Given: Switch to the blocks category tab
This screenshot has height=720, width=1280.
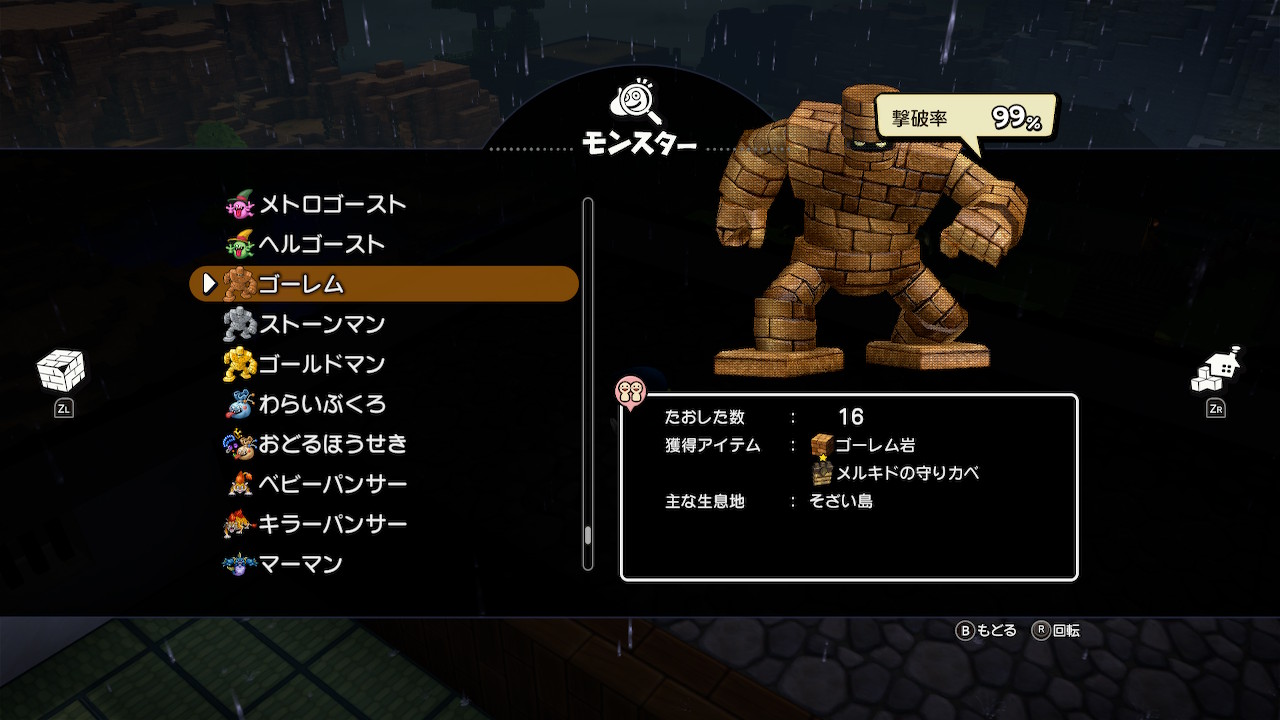Looking at the screenshot, I should point(61,372).
